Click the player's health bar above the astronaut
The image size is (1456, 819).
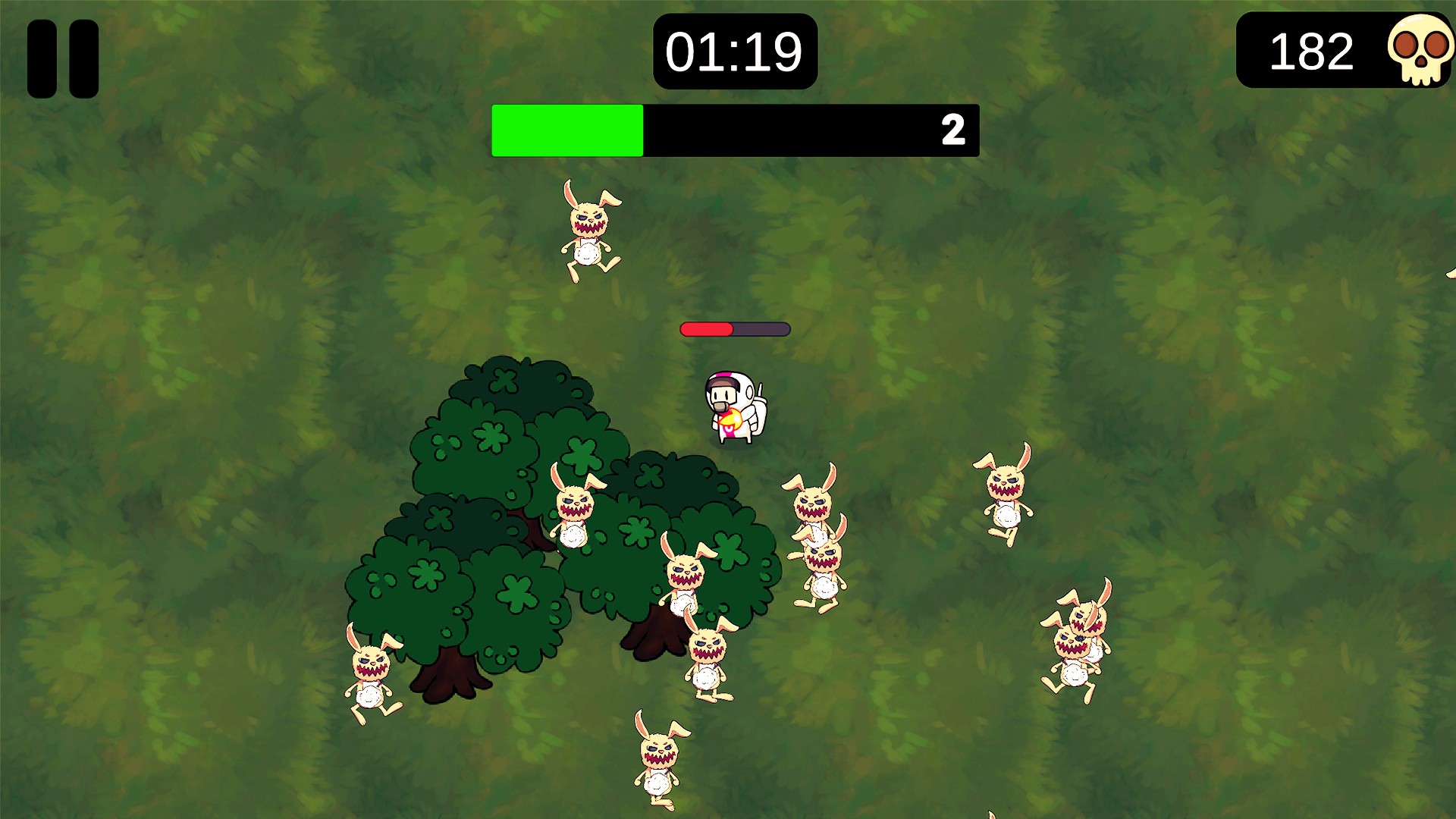click(734, 329)
